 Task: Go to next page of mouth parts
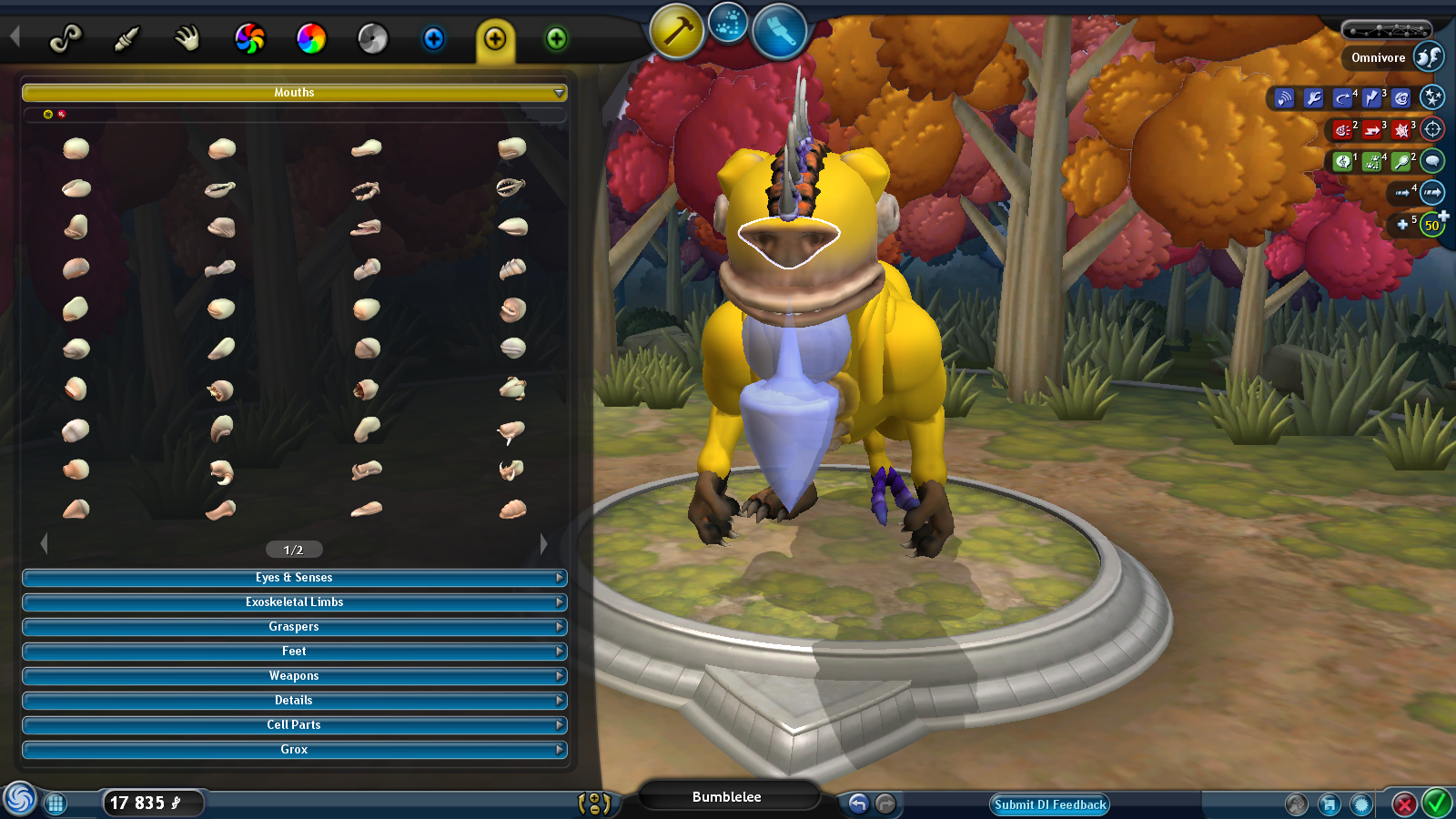point(543,544)
